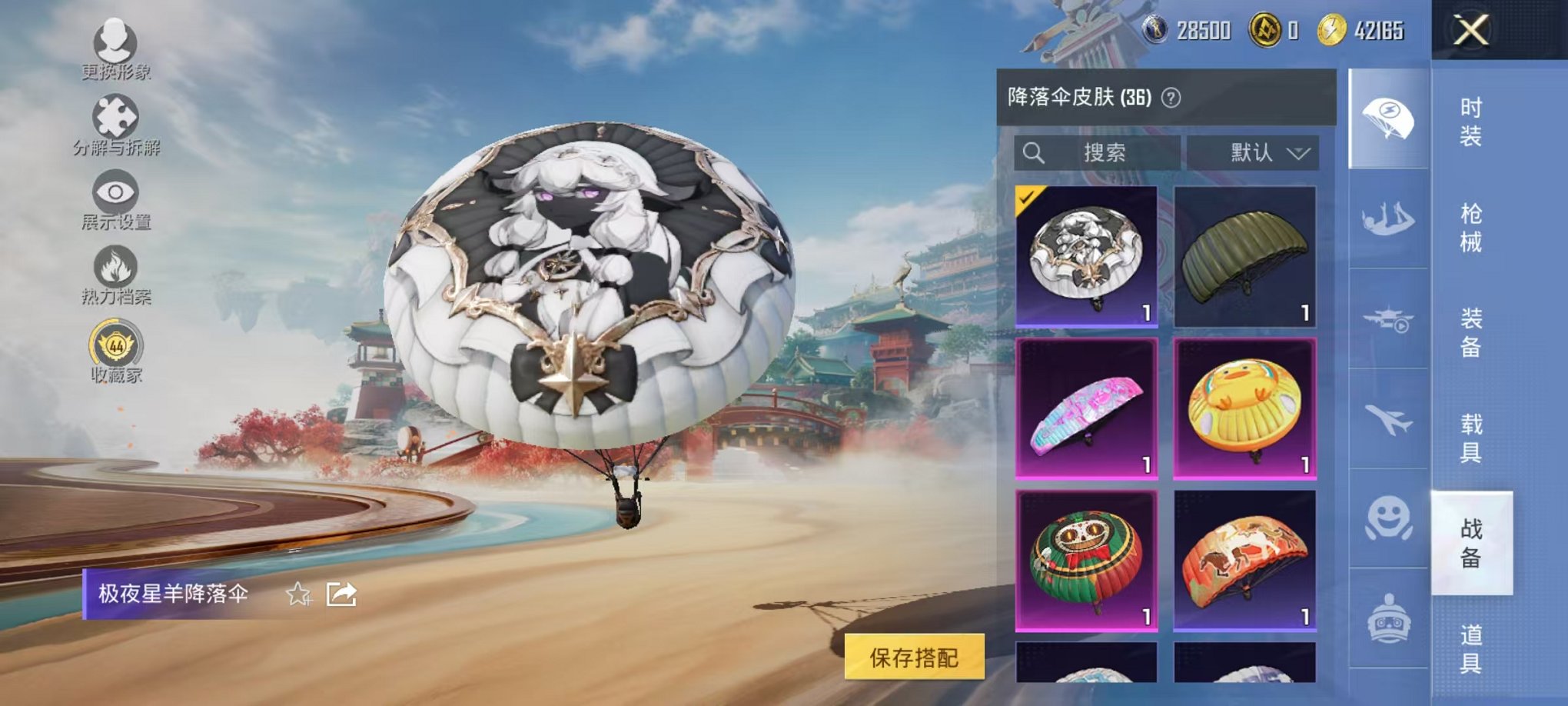The width and height of the screenshot is (1568, 706).
Task: Open the 更换形象 avatar icon
Action: coord(114,42)
